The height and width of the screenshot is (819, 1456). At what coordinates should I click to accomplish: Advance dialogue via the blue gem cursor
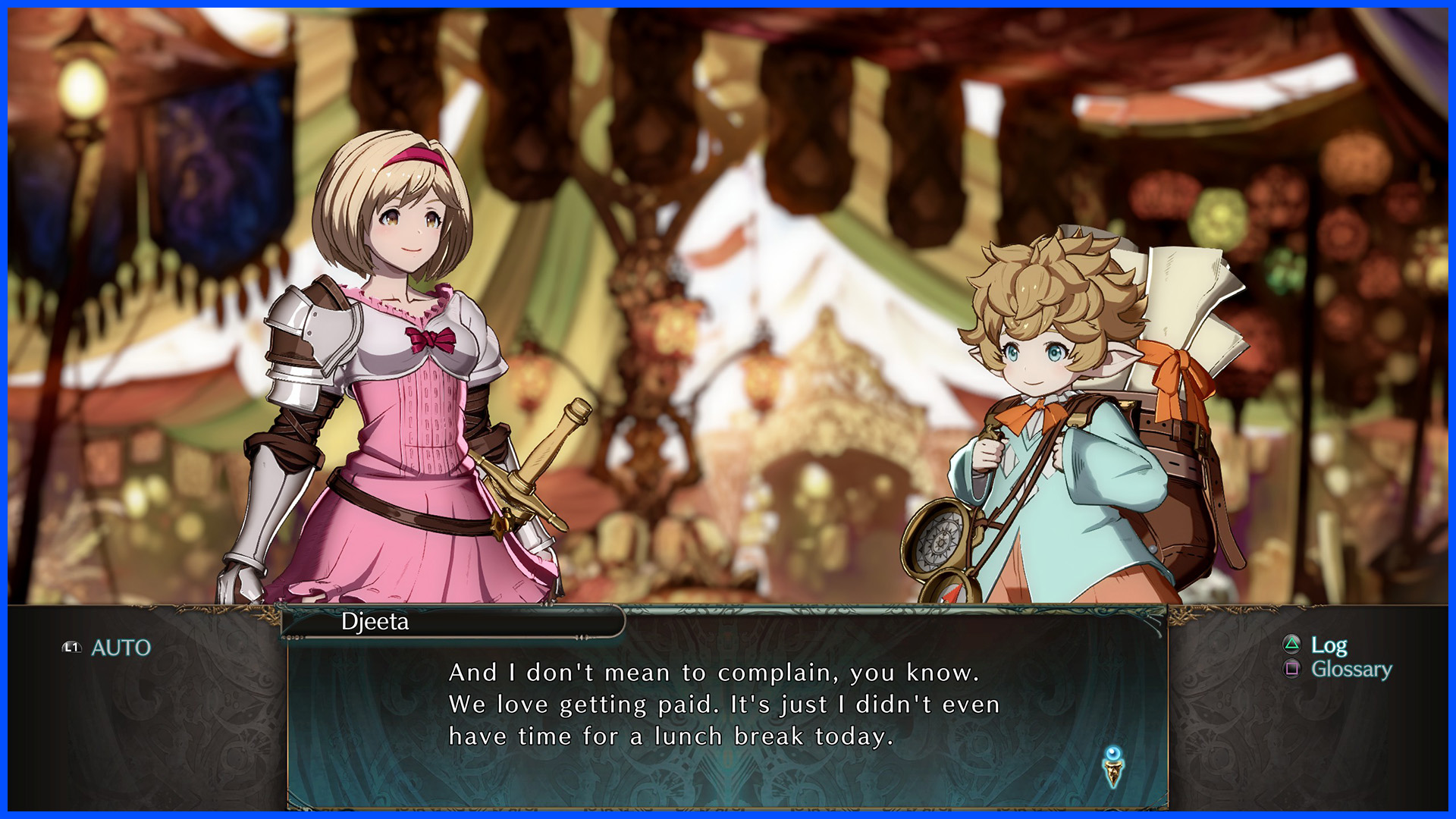pyautogui.click(x=1112, y=767)
